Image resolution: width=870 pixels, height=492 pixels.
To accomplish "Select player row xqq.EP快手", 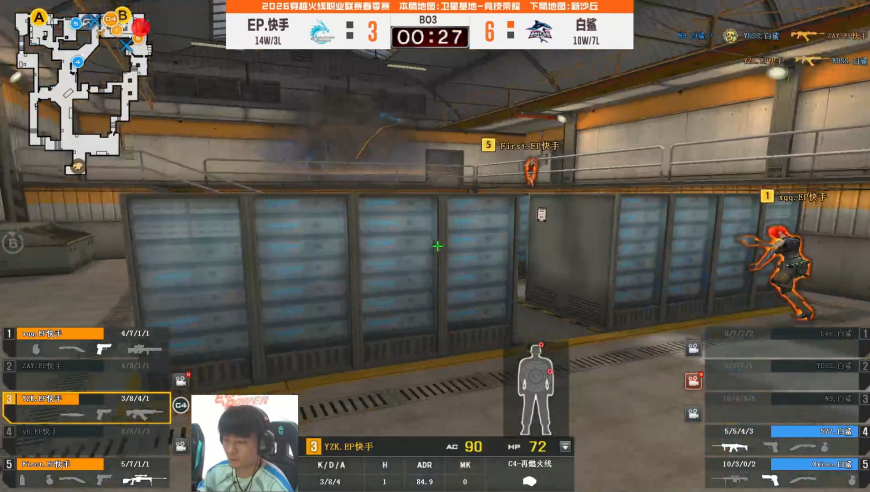I will 83,341.
